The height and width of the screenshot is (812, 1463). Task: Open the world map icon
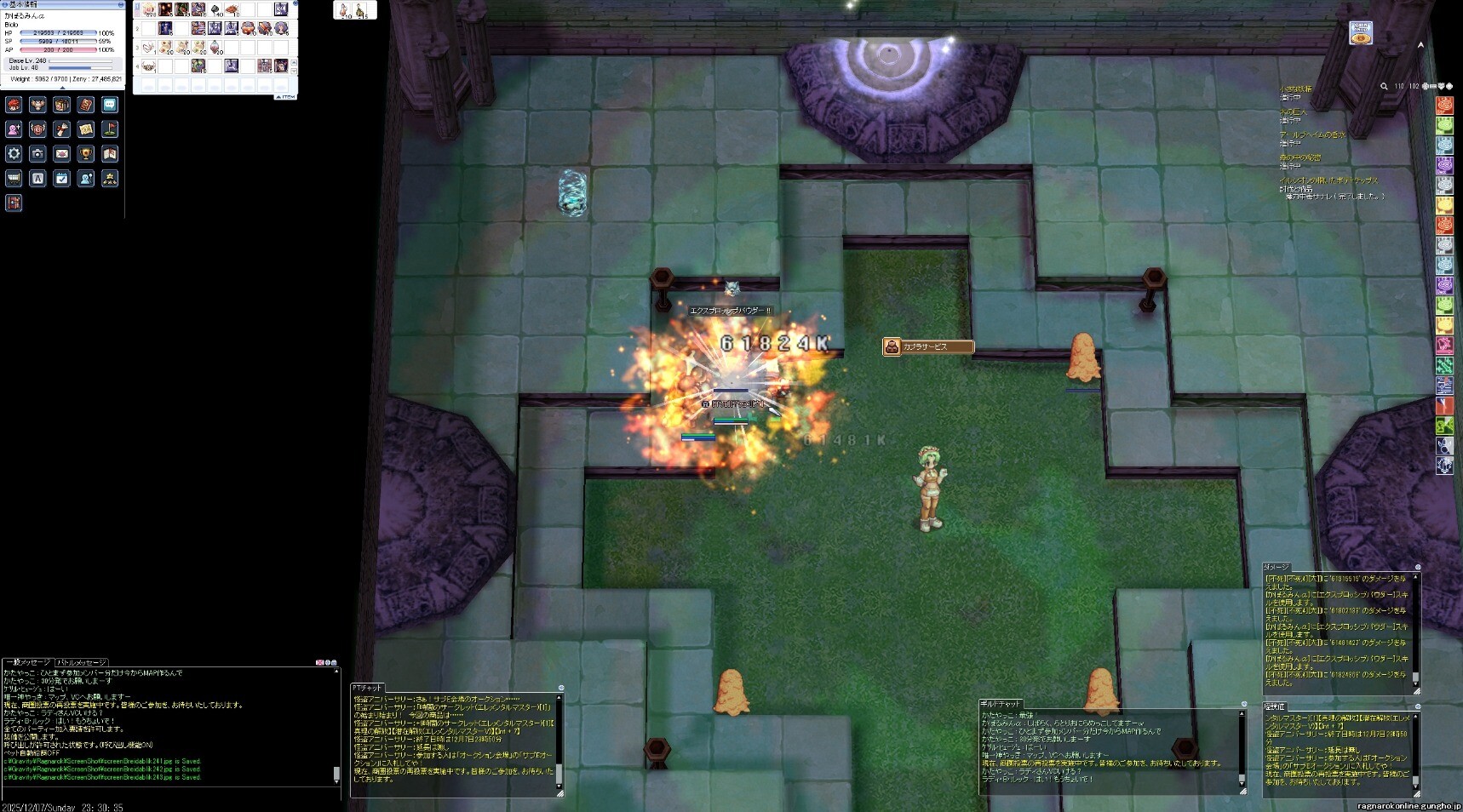click(x=110, y=154)
